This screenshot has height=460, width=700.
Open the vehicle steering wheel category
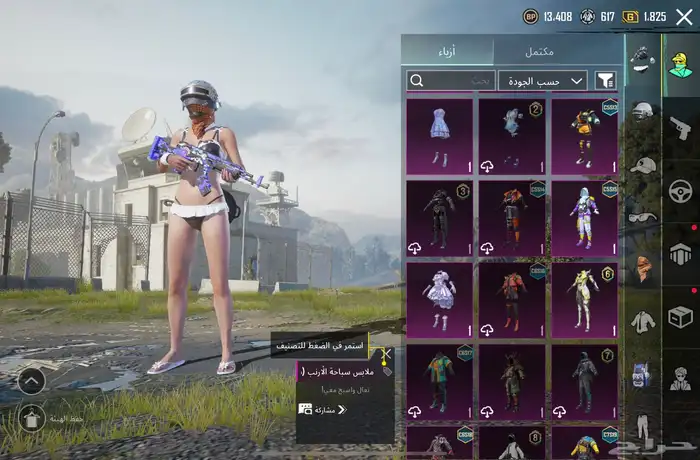point(680,190)
